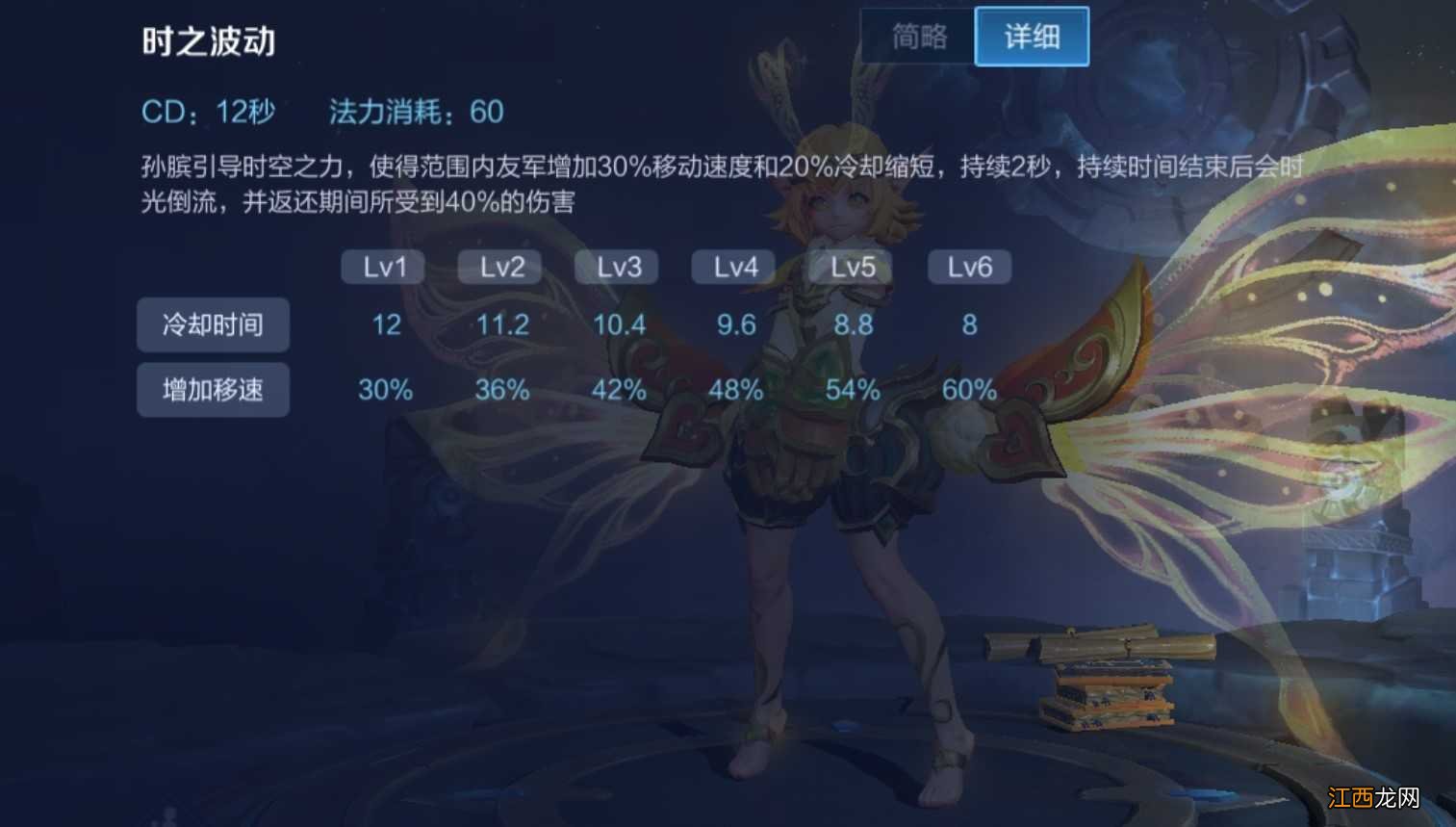This screenshot has height=827, width=1456.
Task: Select the Lv5 skill level tab
Action: (x=851, y=267)
